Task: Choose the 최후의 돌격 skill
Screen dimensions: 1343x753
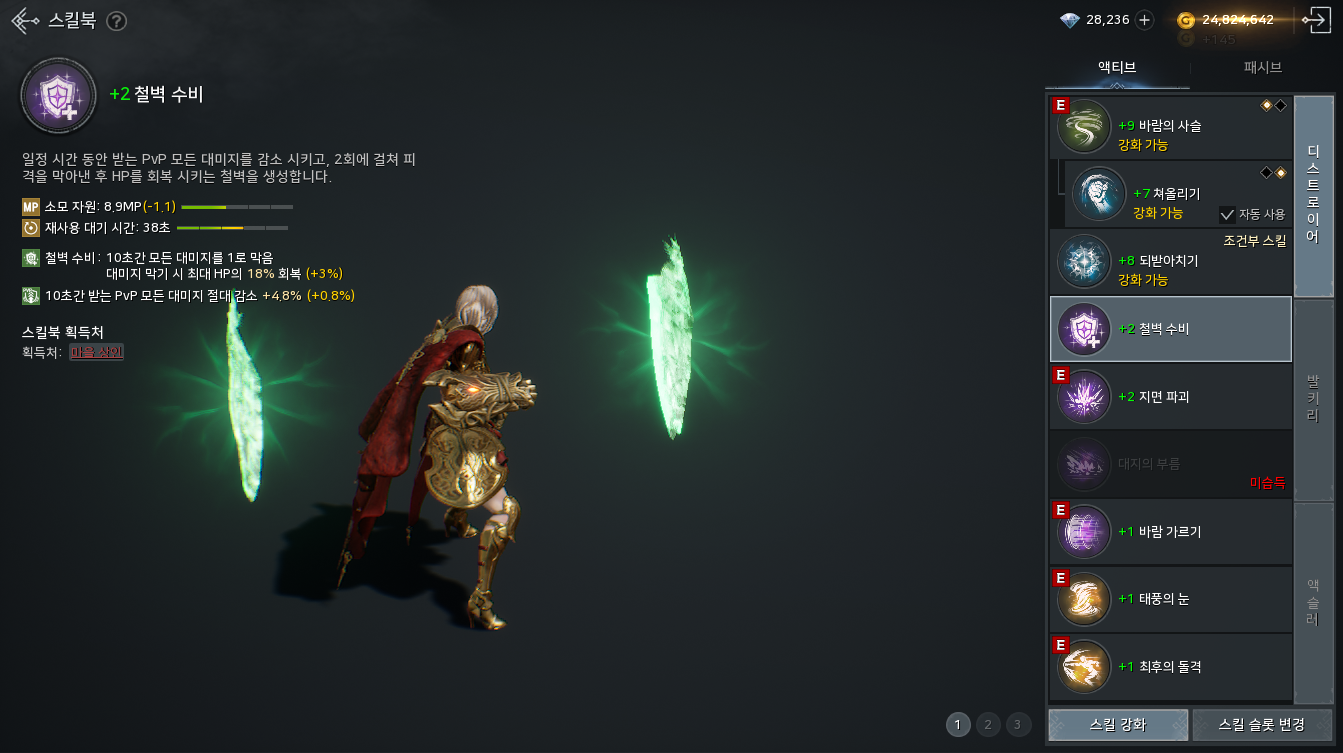Action: tap(1170, 667)
